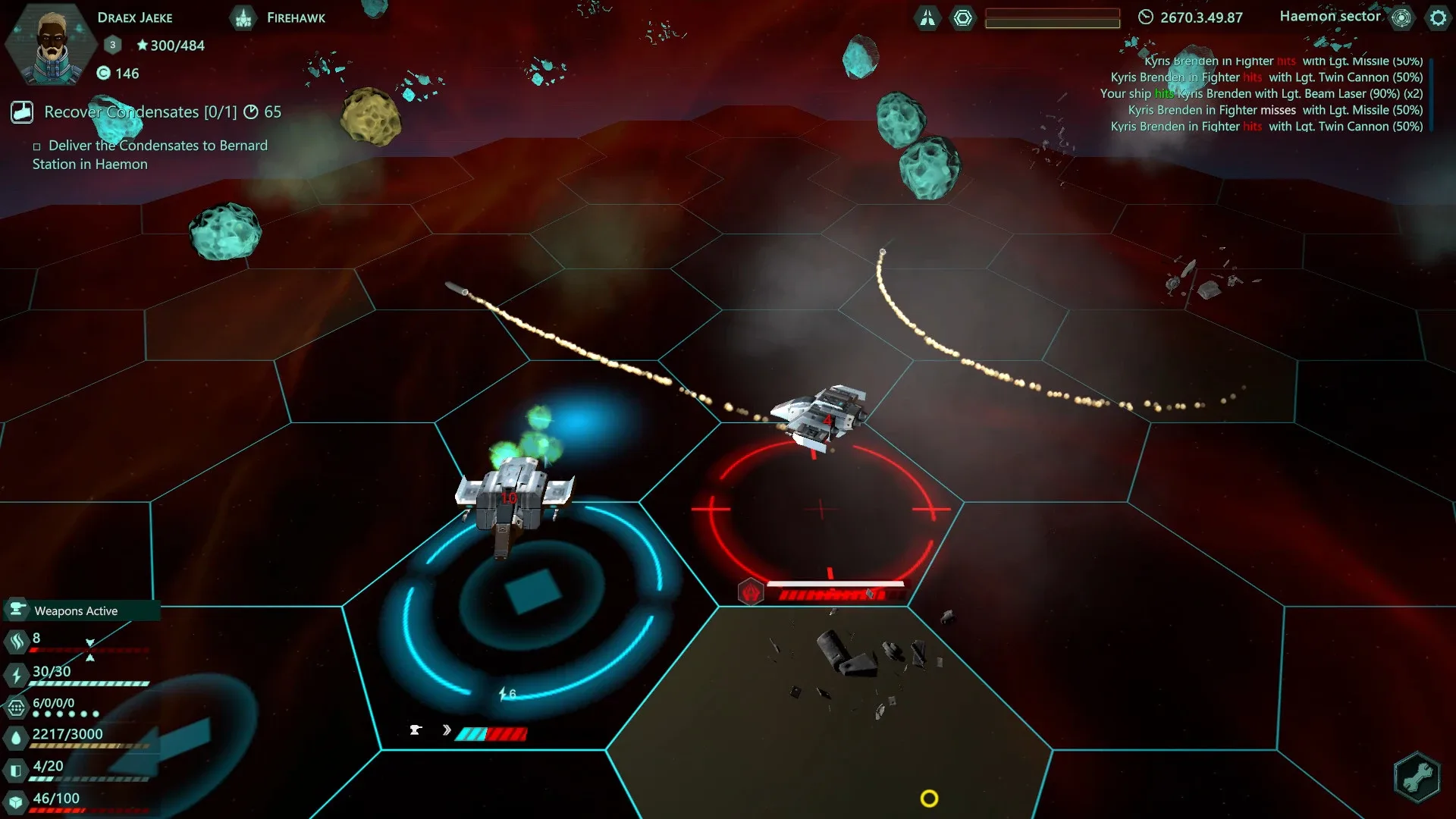Click the level 3 pilot badge
The image size is (1456, 819).
pyautogui.click(x=113, y=45)
